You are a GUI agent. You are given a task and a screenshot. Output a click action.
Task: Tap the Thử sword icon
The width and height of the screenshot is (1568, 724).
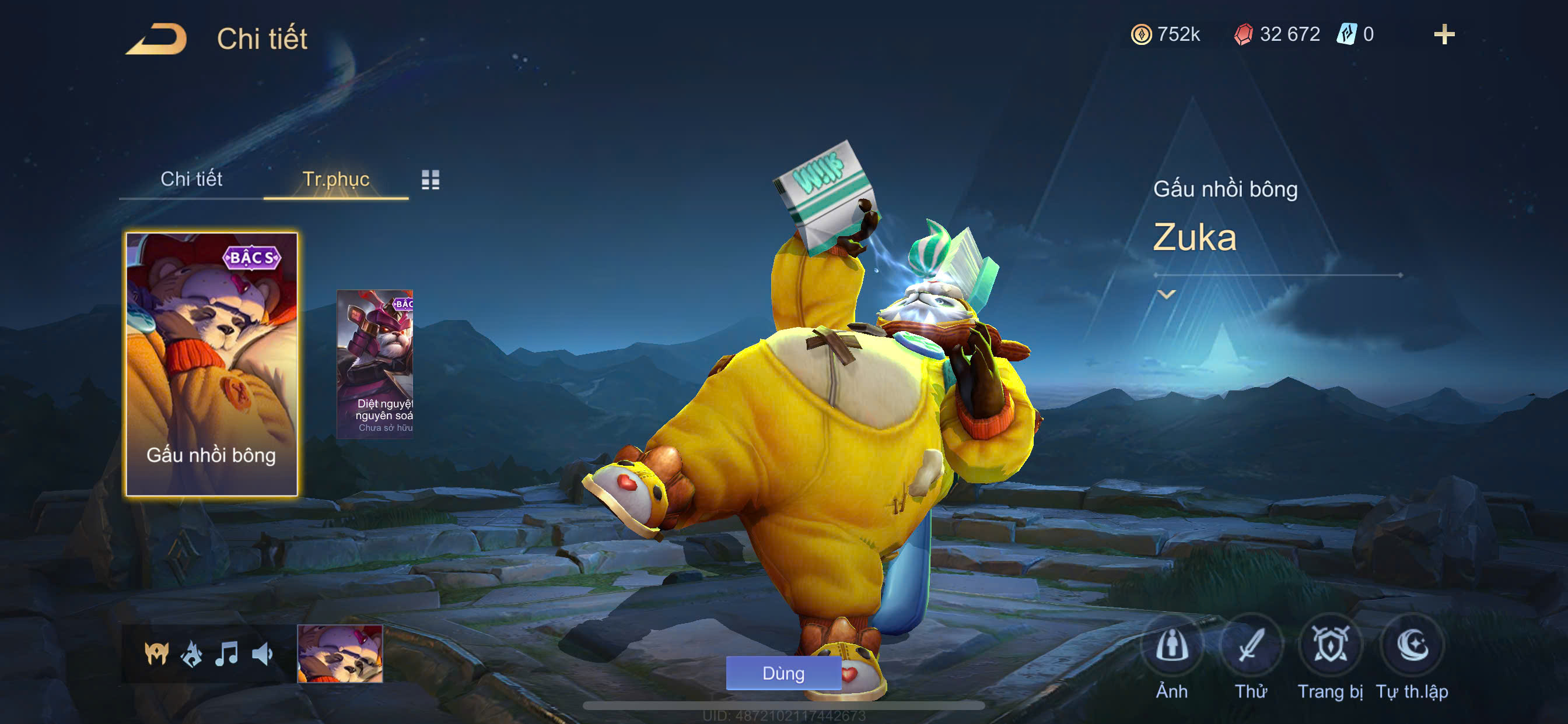[1250, 646]
